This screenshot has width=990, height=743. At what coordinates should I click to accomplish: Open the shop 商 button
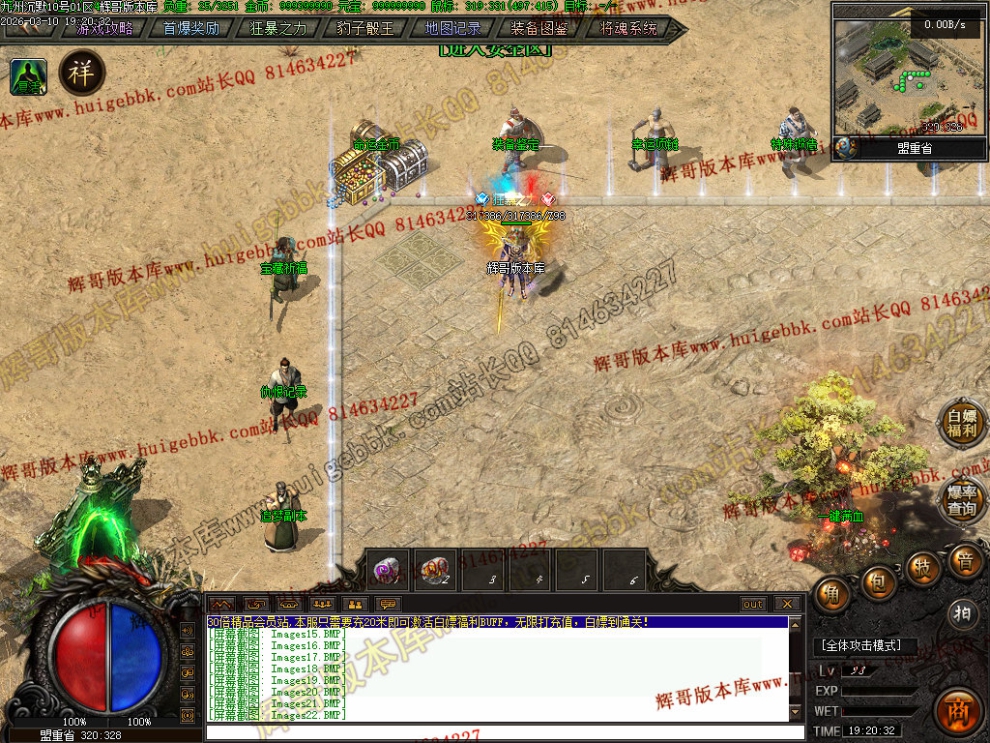coord(960,711)
